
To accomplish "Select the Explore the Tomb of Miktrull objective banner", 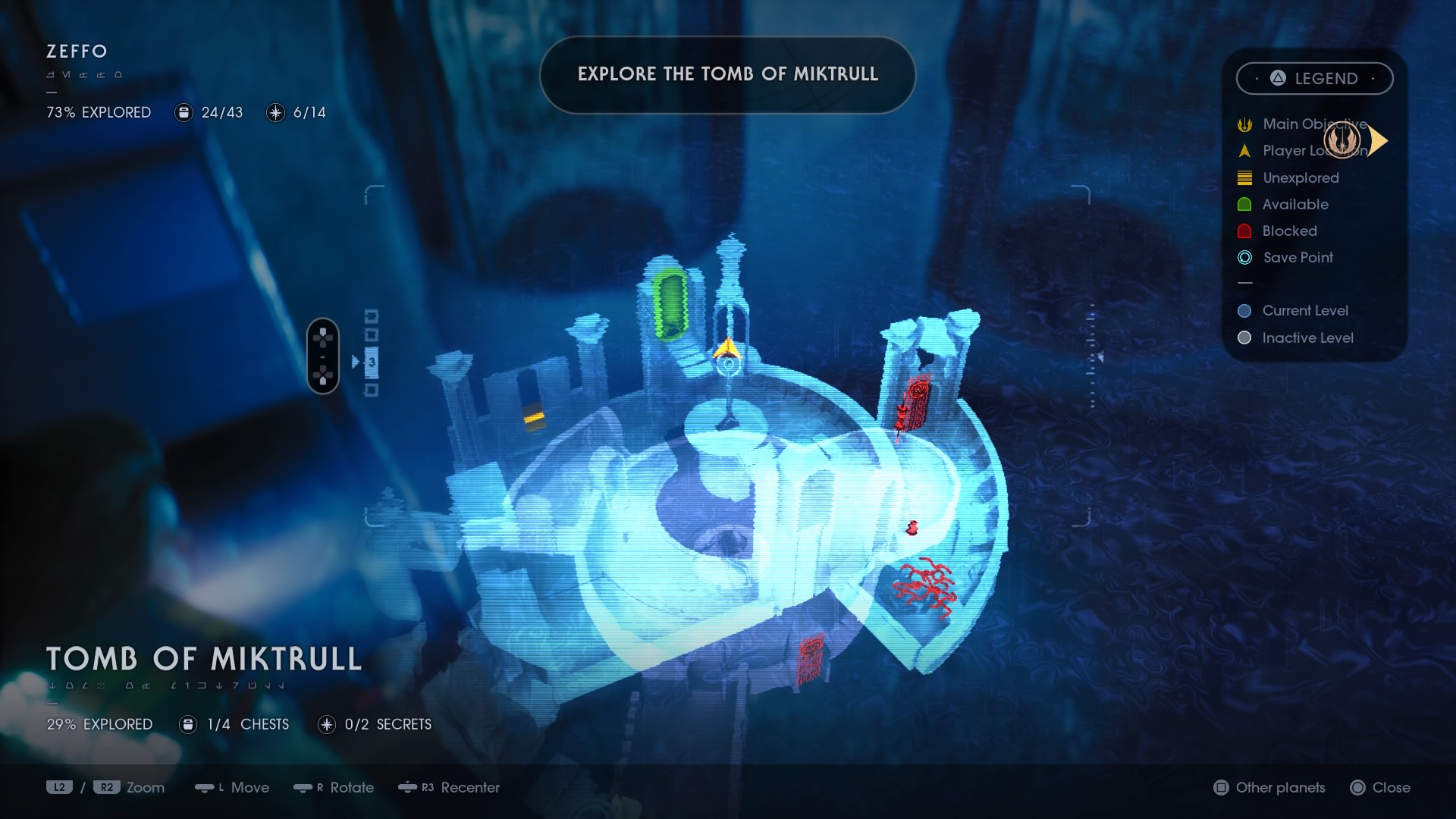I will tap(727, 74).
